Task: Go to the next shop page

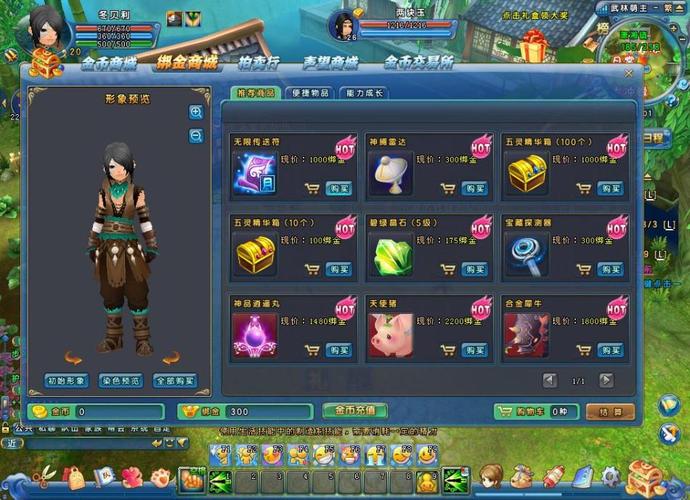Action: (606, 380)
